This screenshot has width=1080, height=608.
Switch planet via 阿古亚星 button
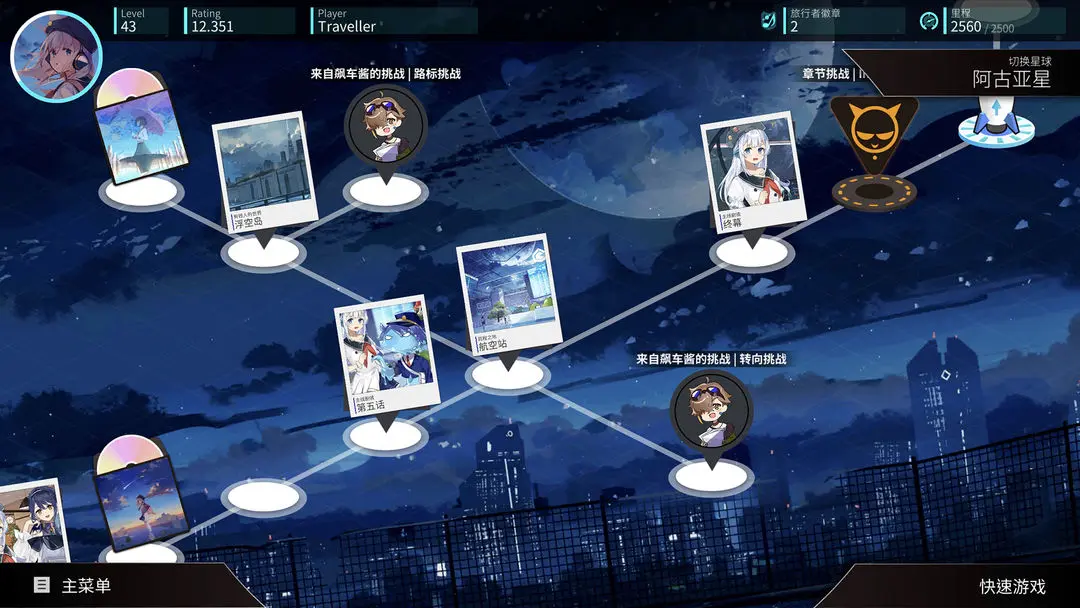click(1011, 78)
